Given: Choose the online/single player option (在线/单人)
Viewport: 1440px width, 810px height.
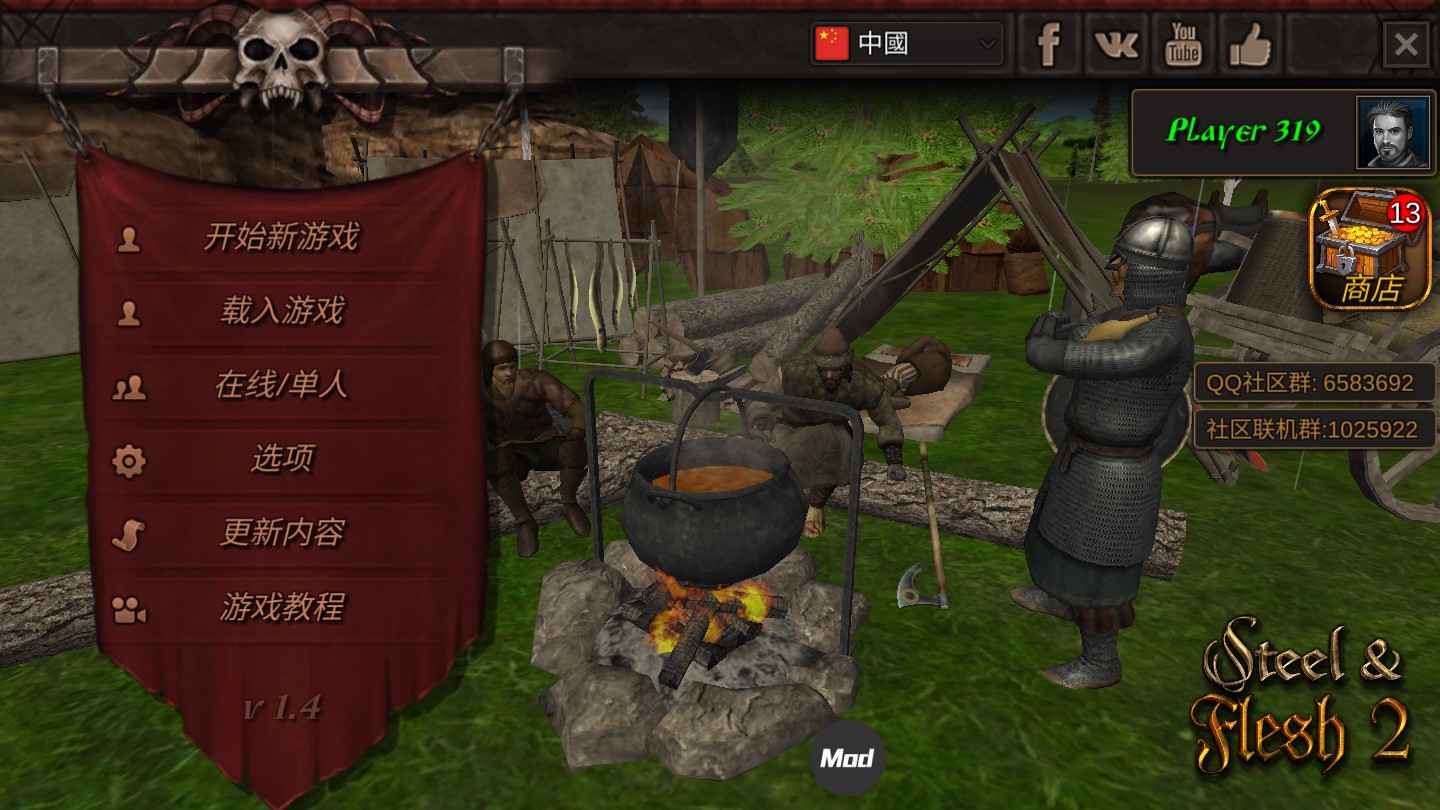Looking at the screenshot, I should [281, 386].
